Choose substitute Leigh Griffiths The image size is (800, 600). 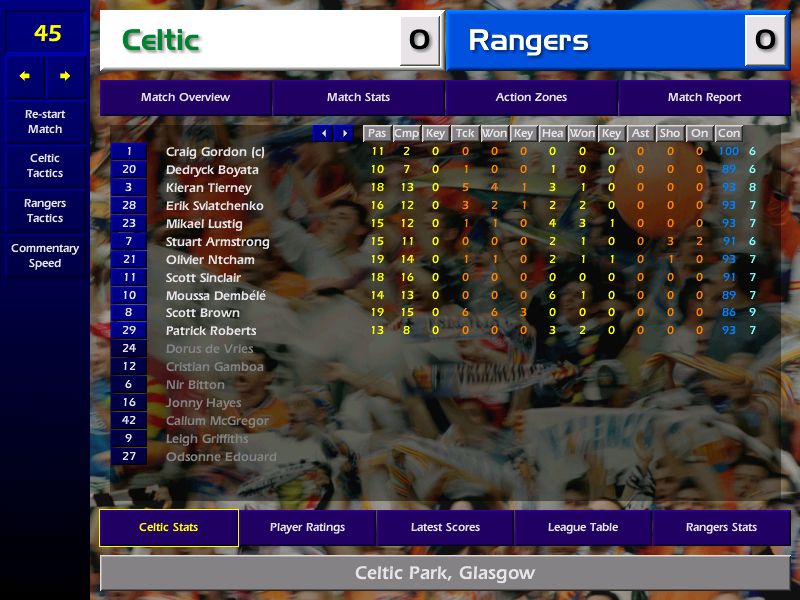pyautogui.click(x=207, y=439)
